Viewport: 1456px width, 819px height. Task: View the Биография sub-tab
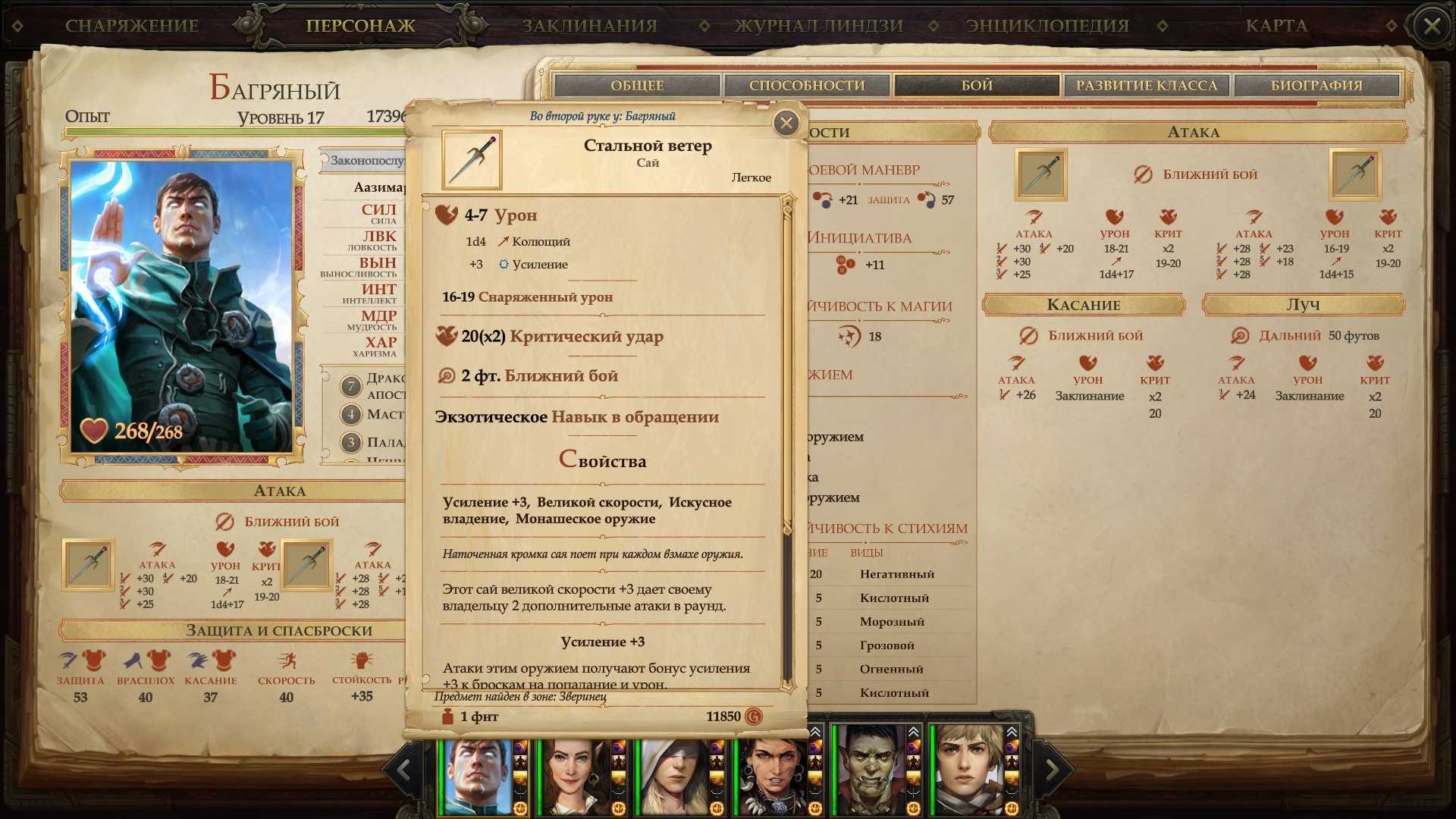pyautogui.click(x=1316, y=86)
